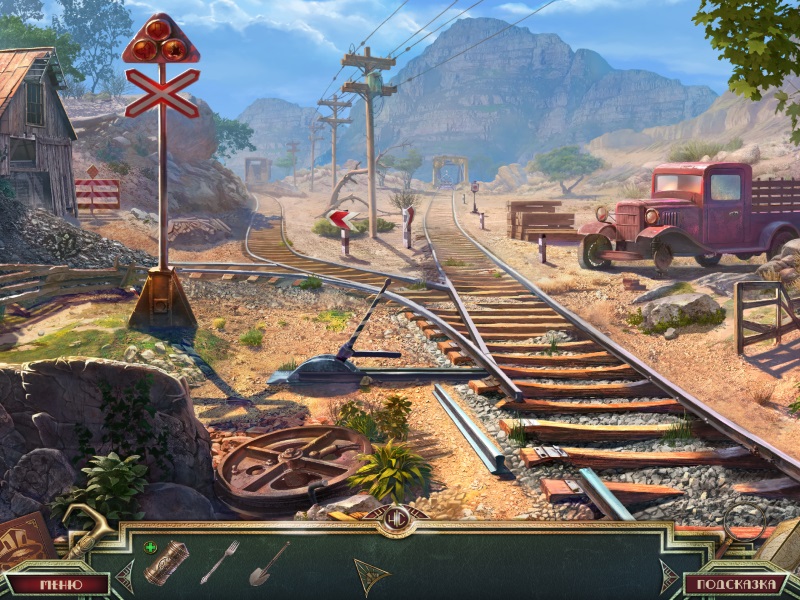Toggle the inventory panel lock emblem
Screen dimensions: 800x600
pos(396,520)
